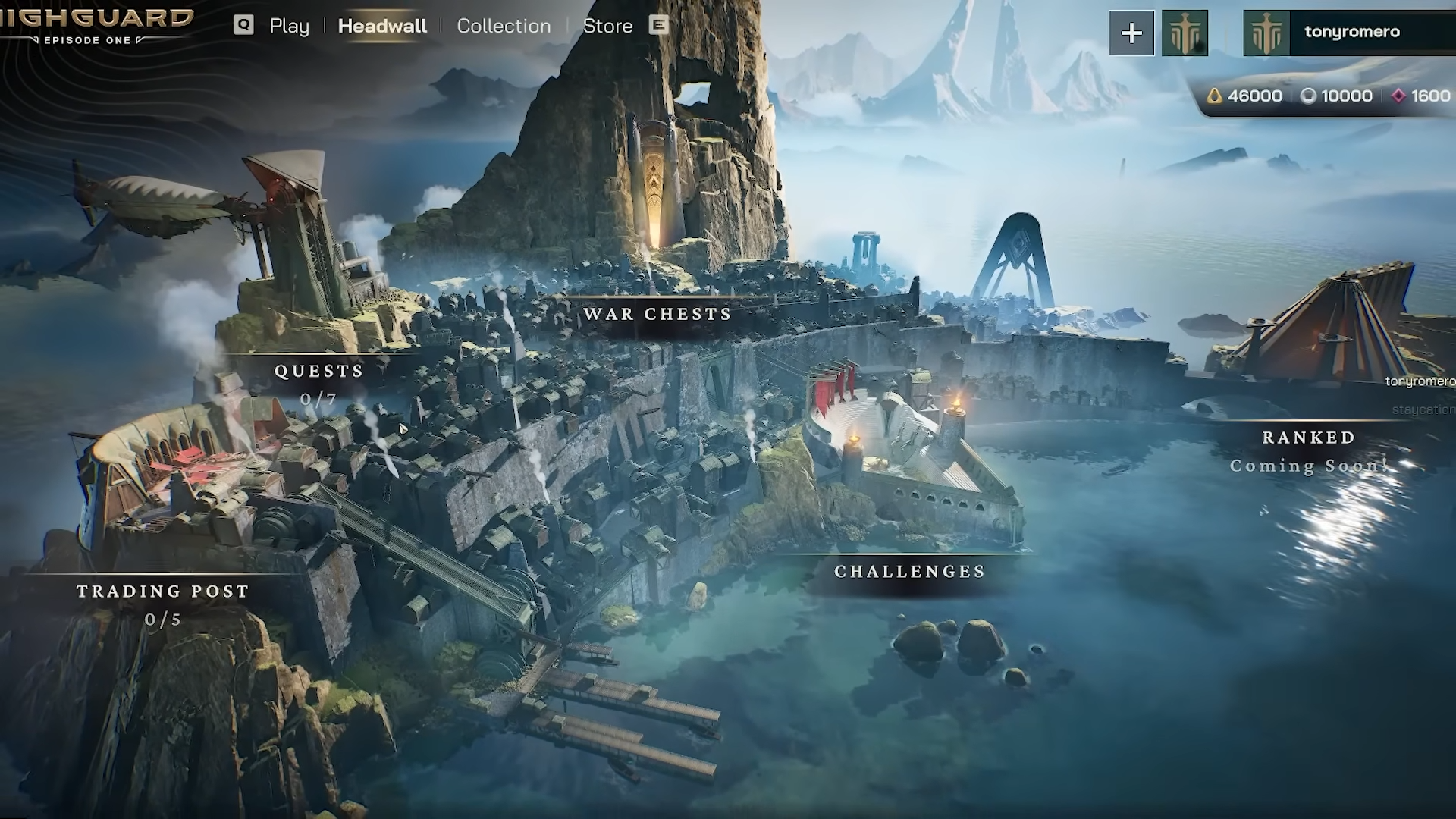
Task: Select the Ranked location
Action: 1309,438
